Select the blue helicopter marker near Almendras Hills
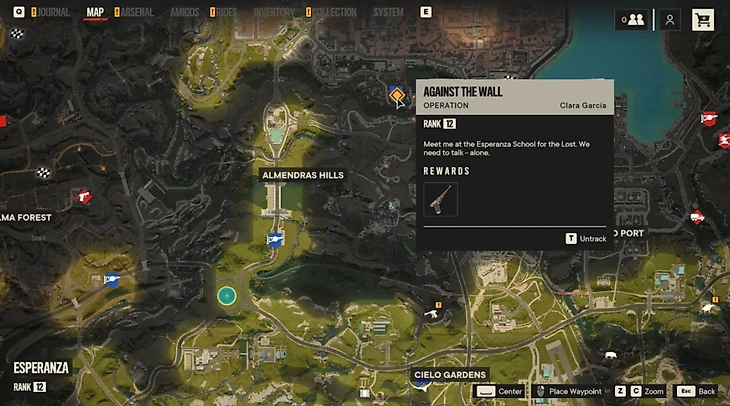Image resolution: width=730 pixels, height=406 pixels. coord(275,239)
